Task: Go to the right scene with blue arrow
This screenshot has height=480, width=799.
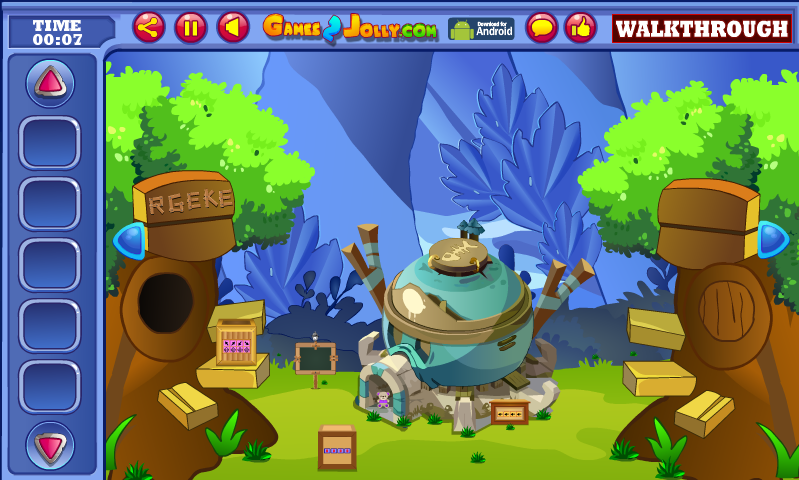Action: (x=773, y=239)
